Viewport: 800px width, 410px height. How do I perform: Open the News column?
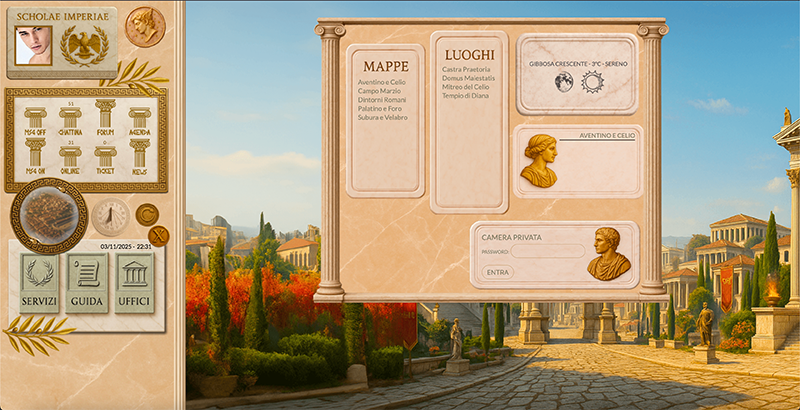click(x=139, y=155)
